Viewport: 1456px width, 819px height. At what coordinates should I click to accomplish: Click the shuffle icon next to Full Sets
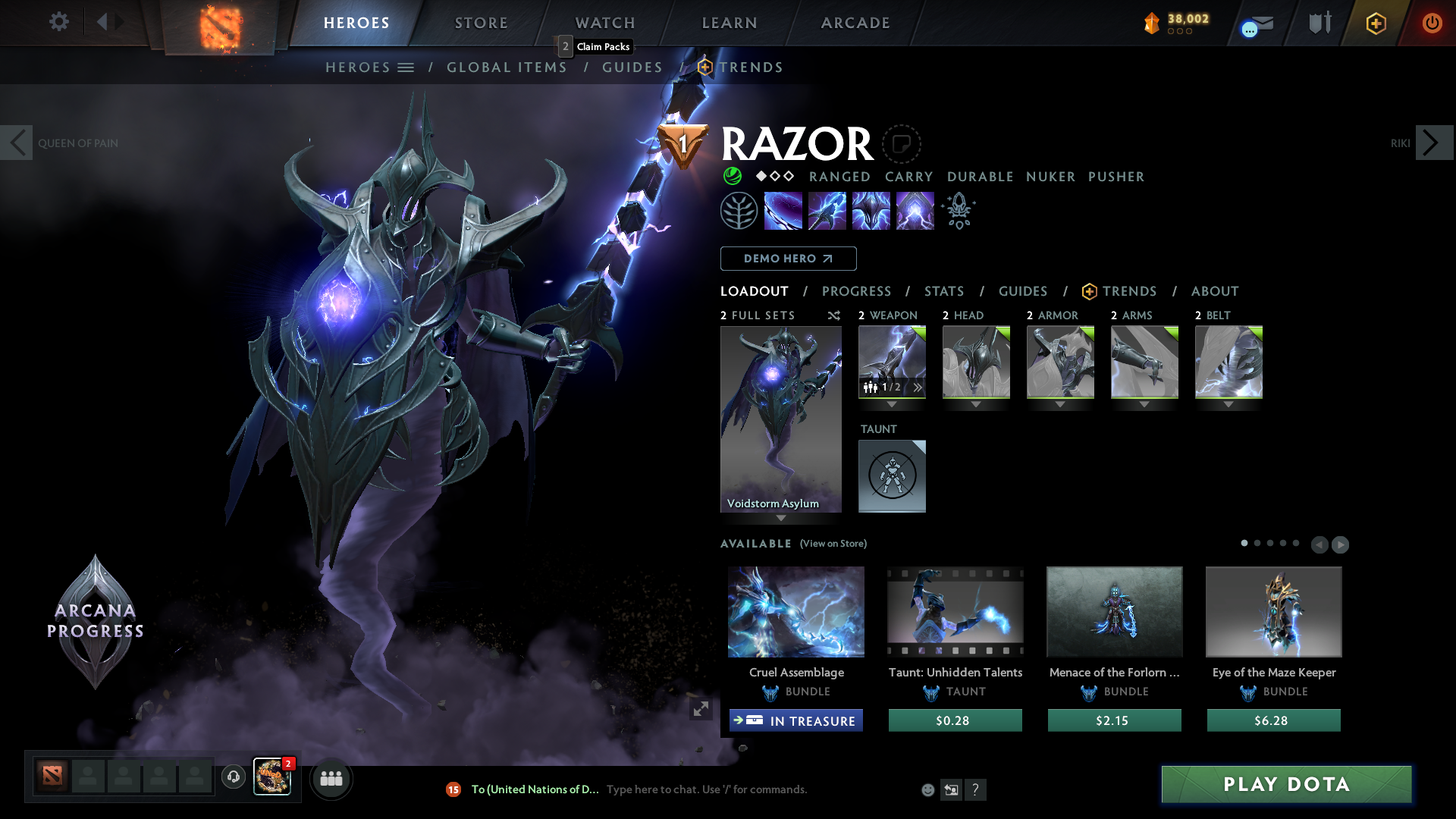point(833,315)
